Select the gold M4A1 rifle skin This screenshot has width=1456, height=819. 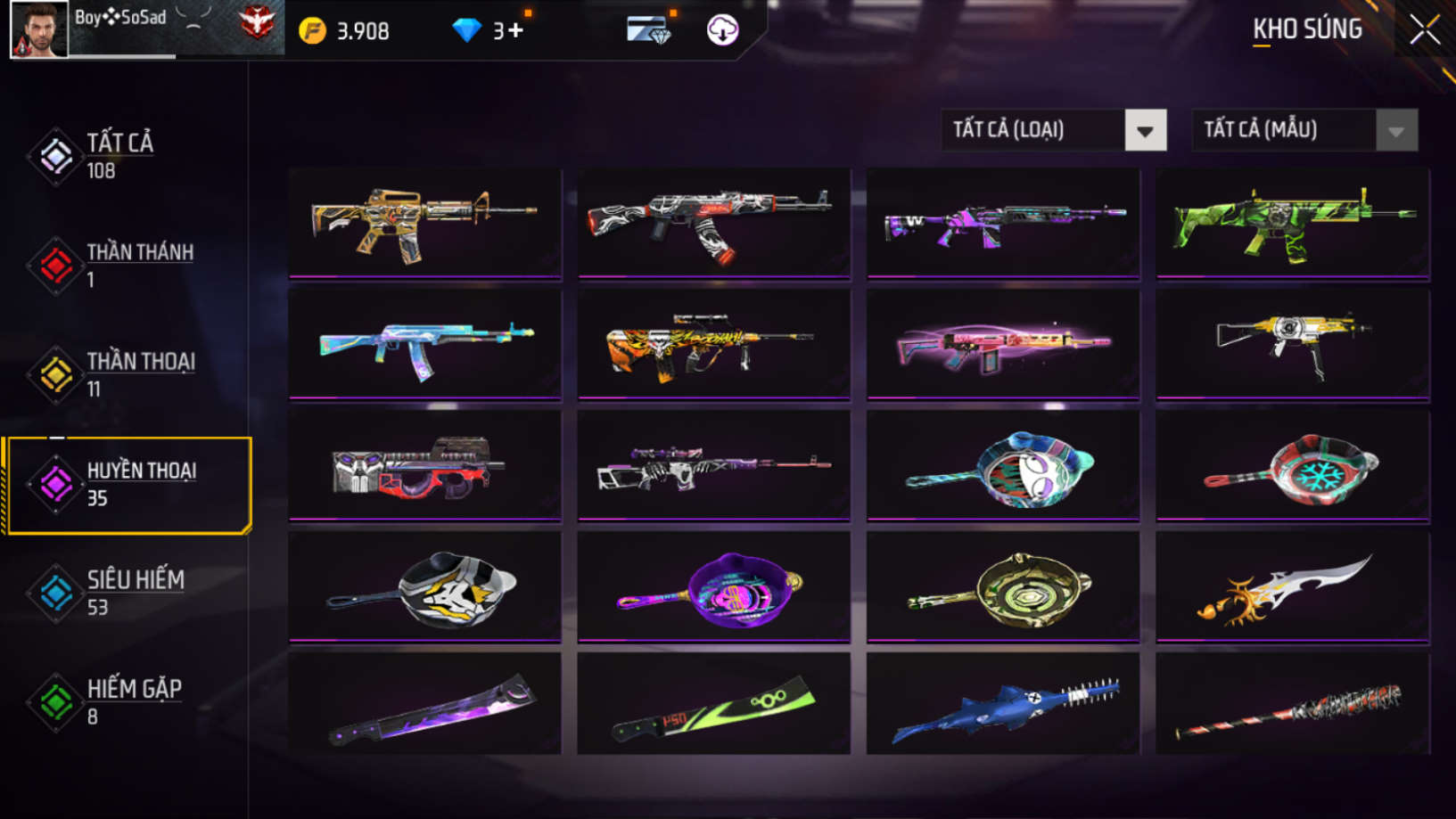[x=425, y=223]
